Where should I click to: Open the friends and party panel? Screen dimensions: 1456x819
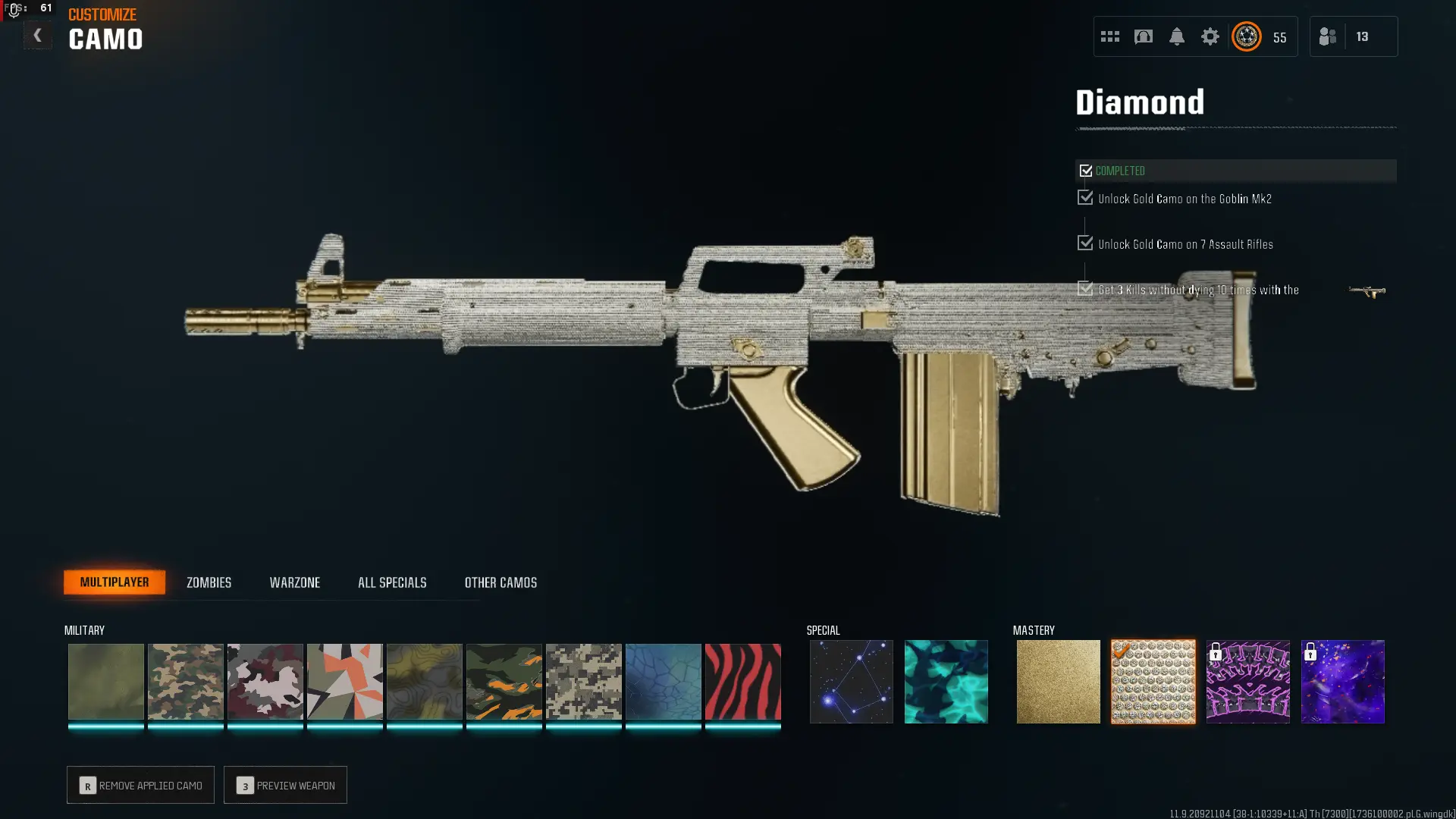click(1327, 36)
